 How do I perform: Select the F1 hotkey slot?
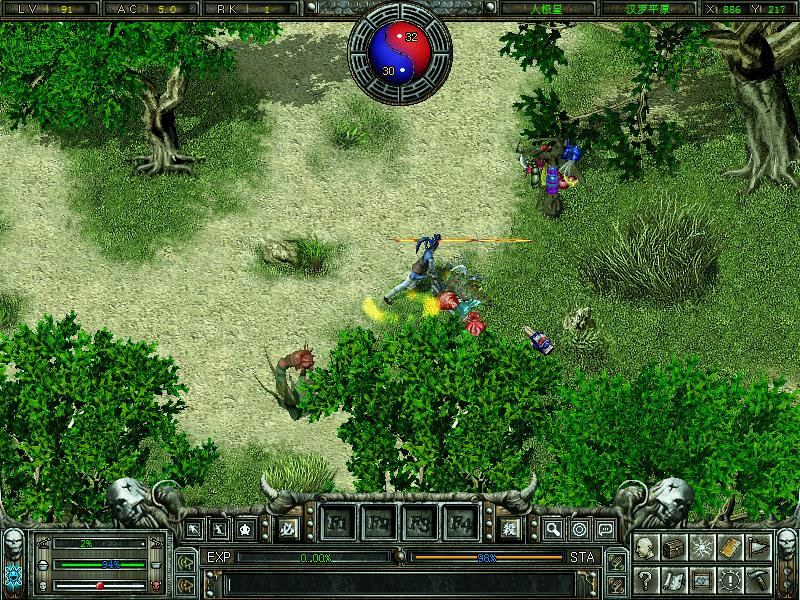point(338,522)
